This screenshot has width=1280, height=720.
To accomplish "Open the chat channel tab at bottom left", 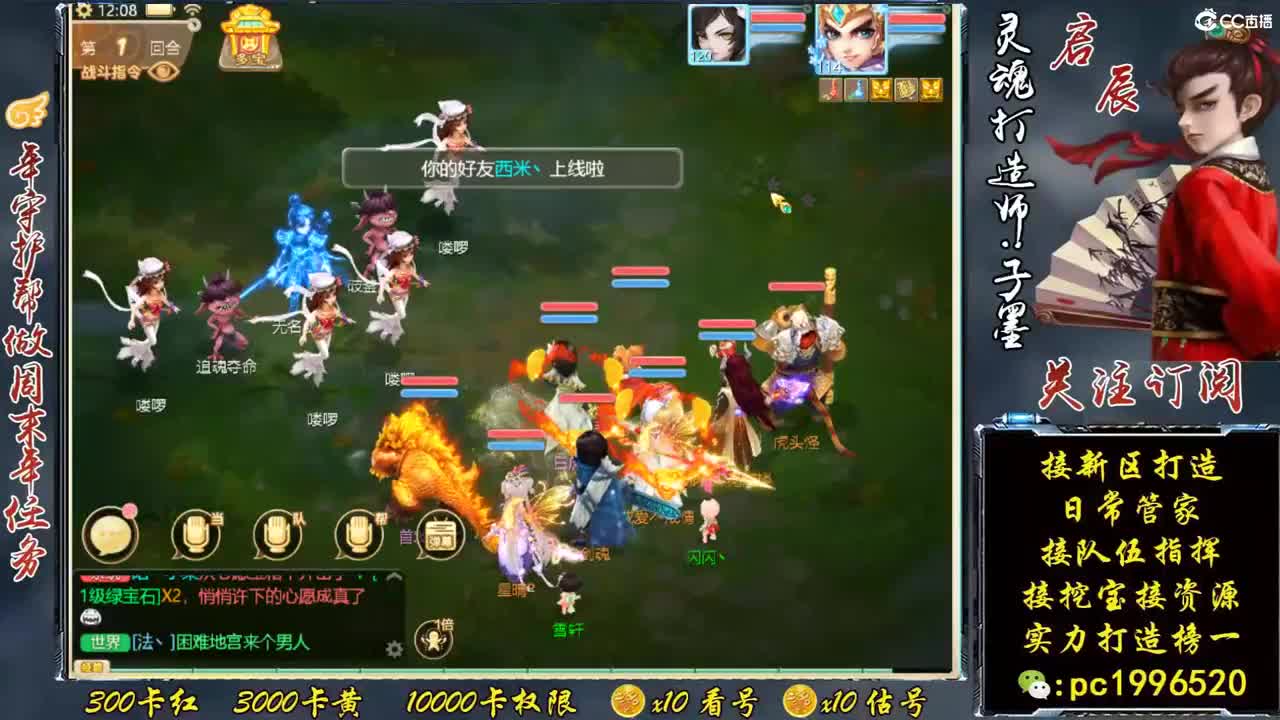I will point(91,666).
